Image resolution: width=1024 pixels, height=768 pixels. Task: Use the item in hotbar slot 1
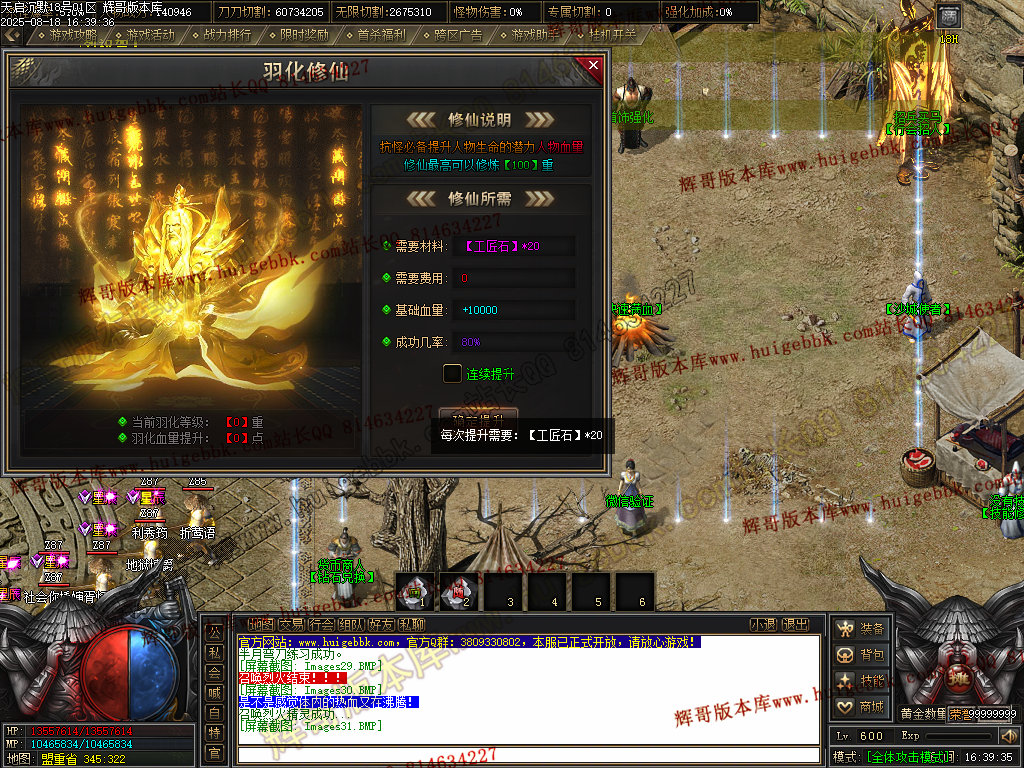415,590
